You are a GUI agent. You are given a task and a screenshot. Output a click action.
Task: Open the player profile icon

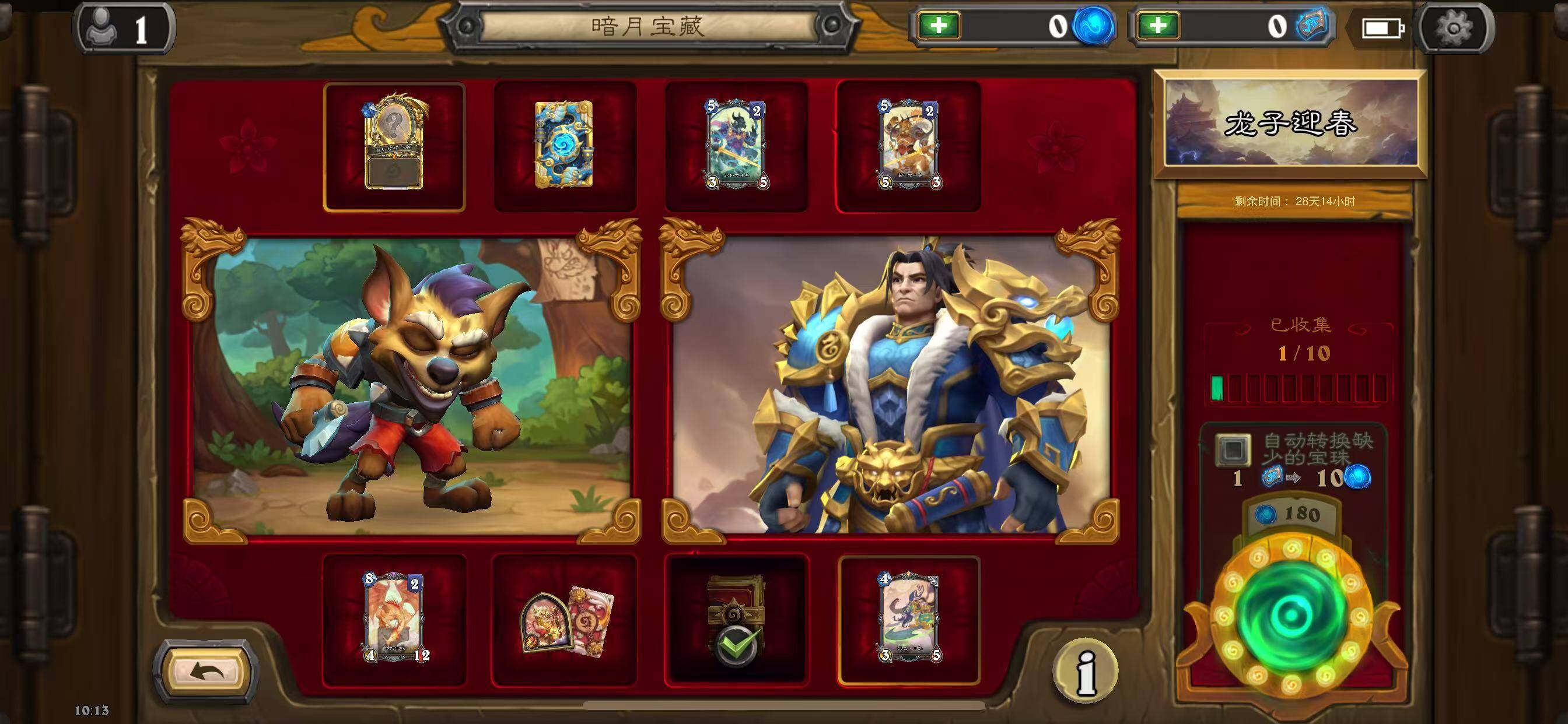tap(124, 28)
